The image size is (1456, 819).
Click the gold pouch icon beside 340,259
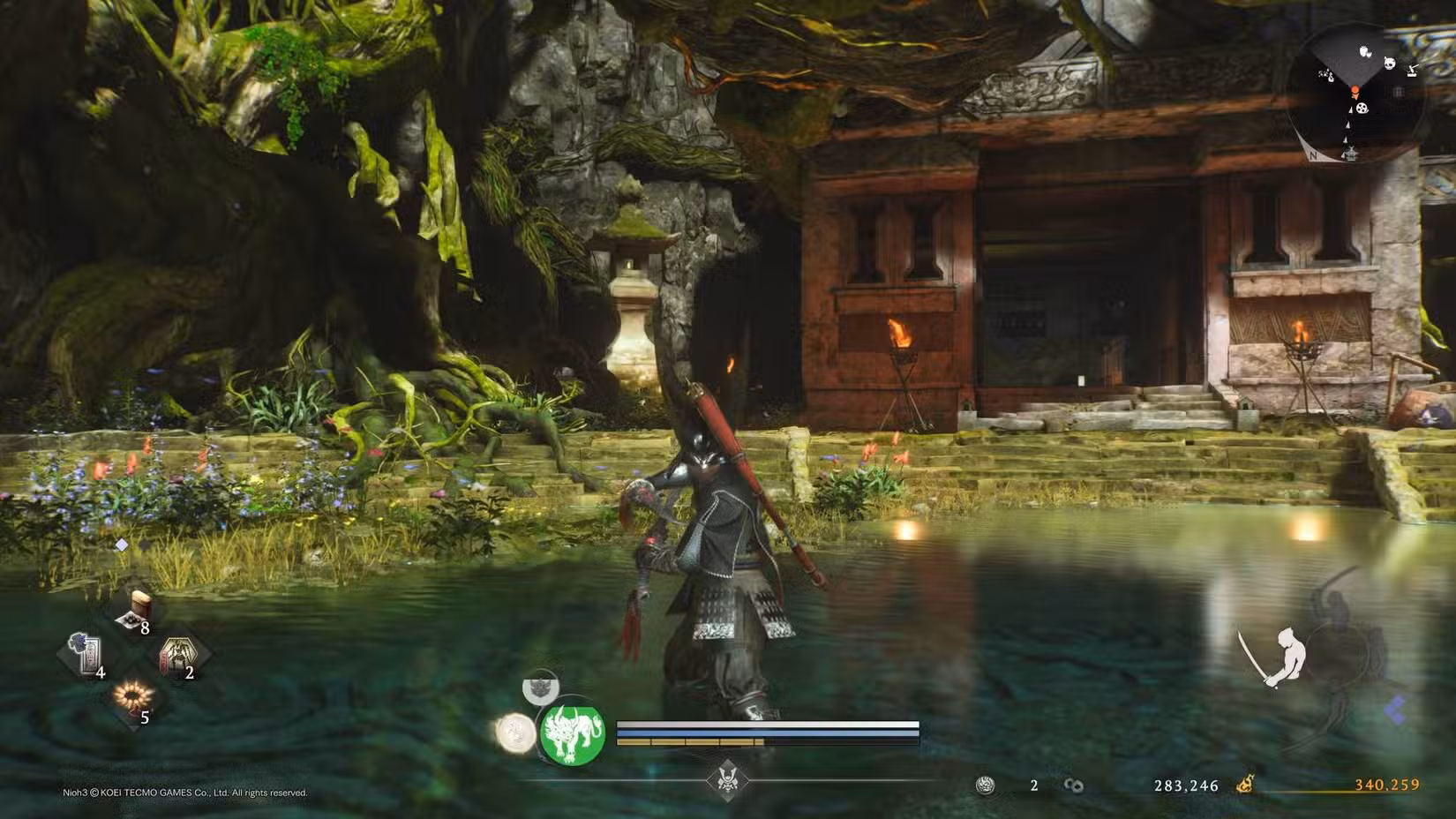pos(1245,783)
